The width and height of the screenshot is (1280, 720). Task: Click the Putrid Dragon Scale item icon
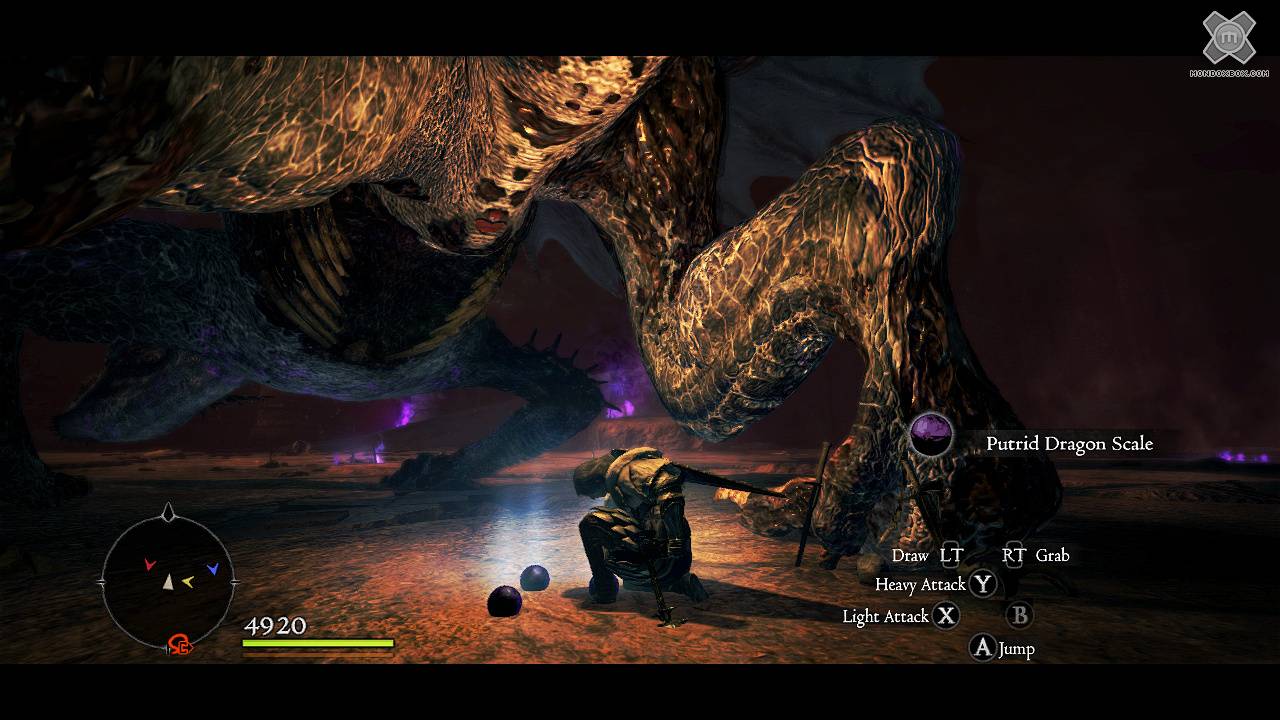coord(929,438)
